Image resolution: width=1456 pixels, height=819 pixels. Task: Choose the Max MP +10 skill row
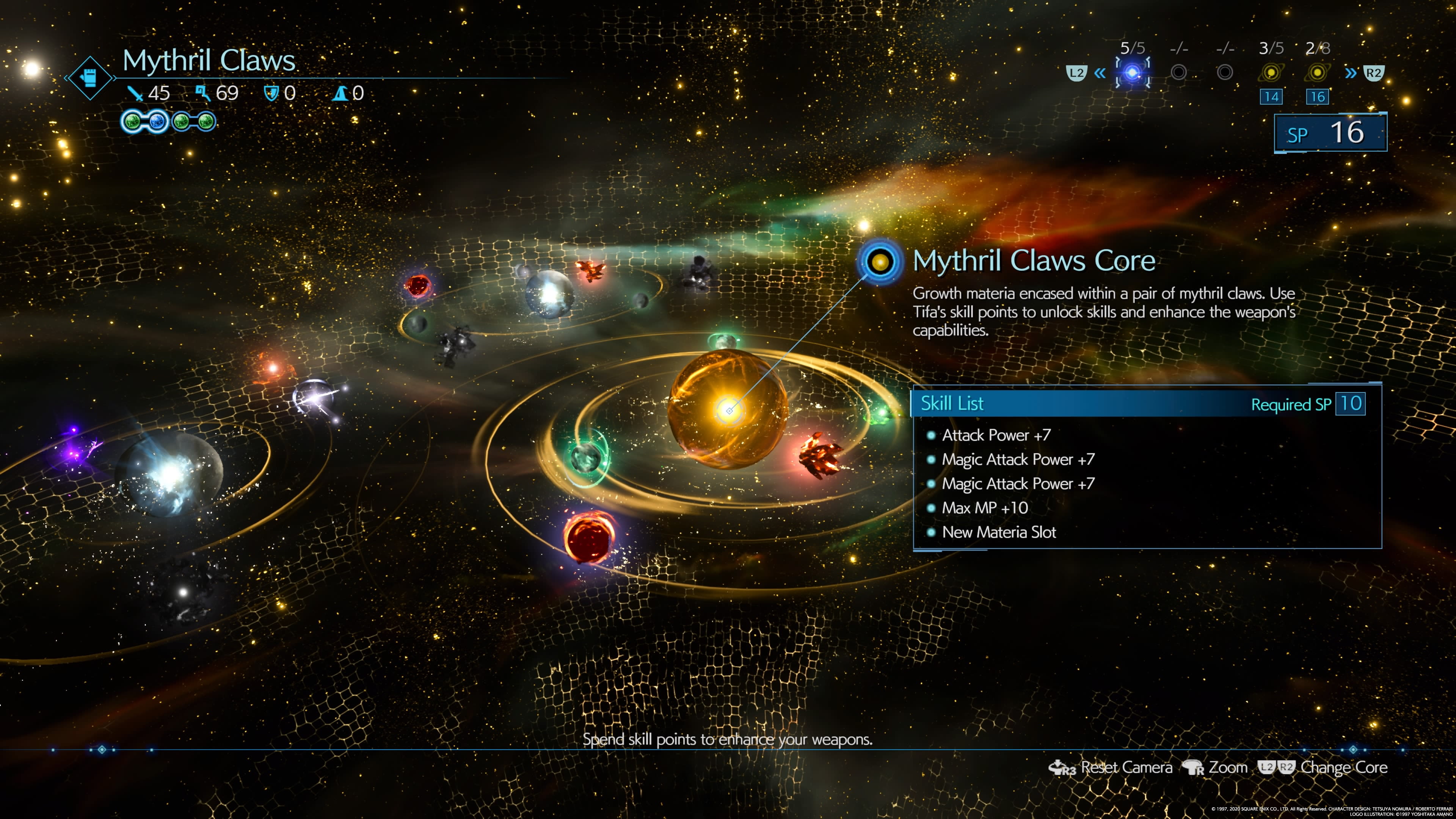pos(985,508)
